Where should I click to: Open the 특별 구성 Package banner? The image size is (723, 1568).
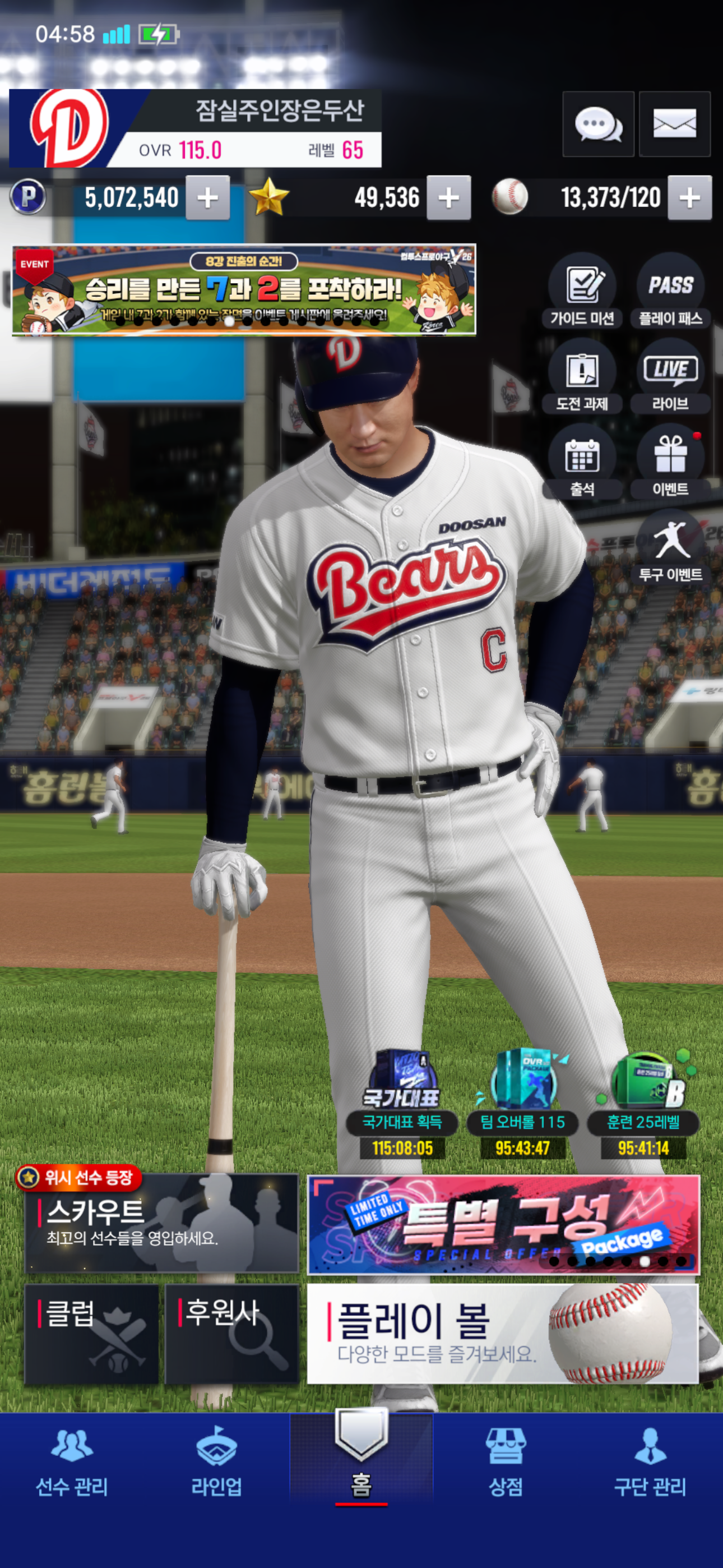click(x=503, y=1225)
